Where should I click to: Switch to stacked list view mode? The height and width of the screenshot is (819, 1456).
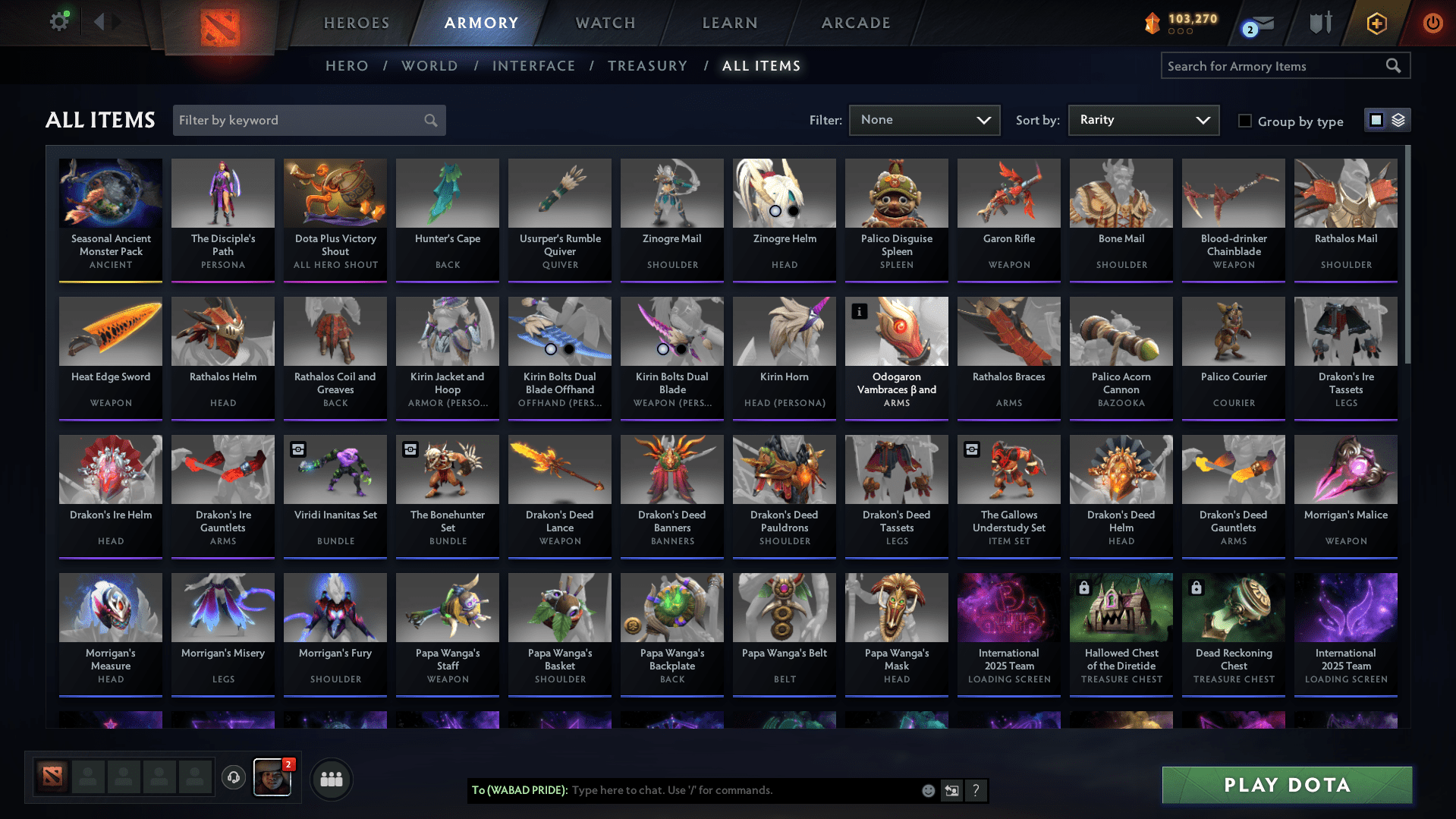[1398, 120]
